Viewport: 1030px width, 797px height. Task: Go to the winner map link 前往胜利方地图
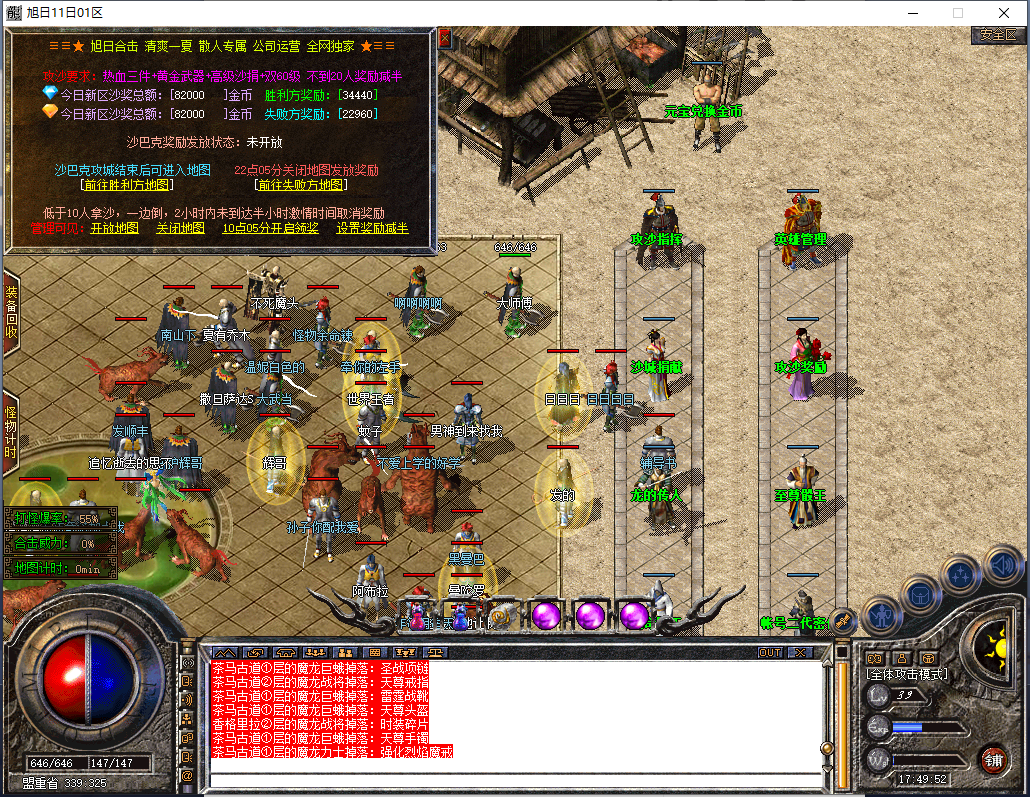pyautogui.click(x=127, y=185)
